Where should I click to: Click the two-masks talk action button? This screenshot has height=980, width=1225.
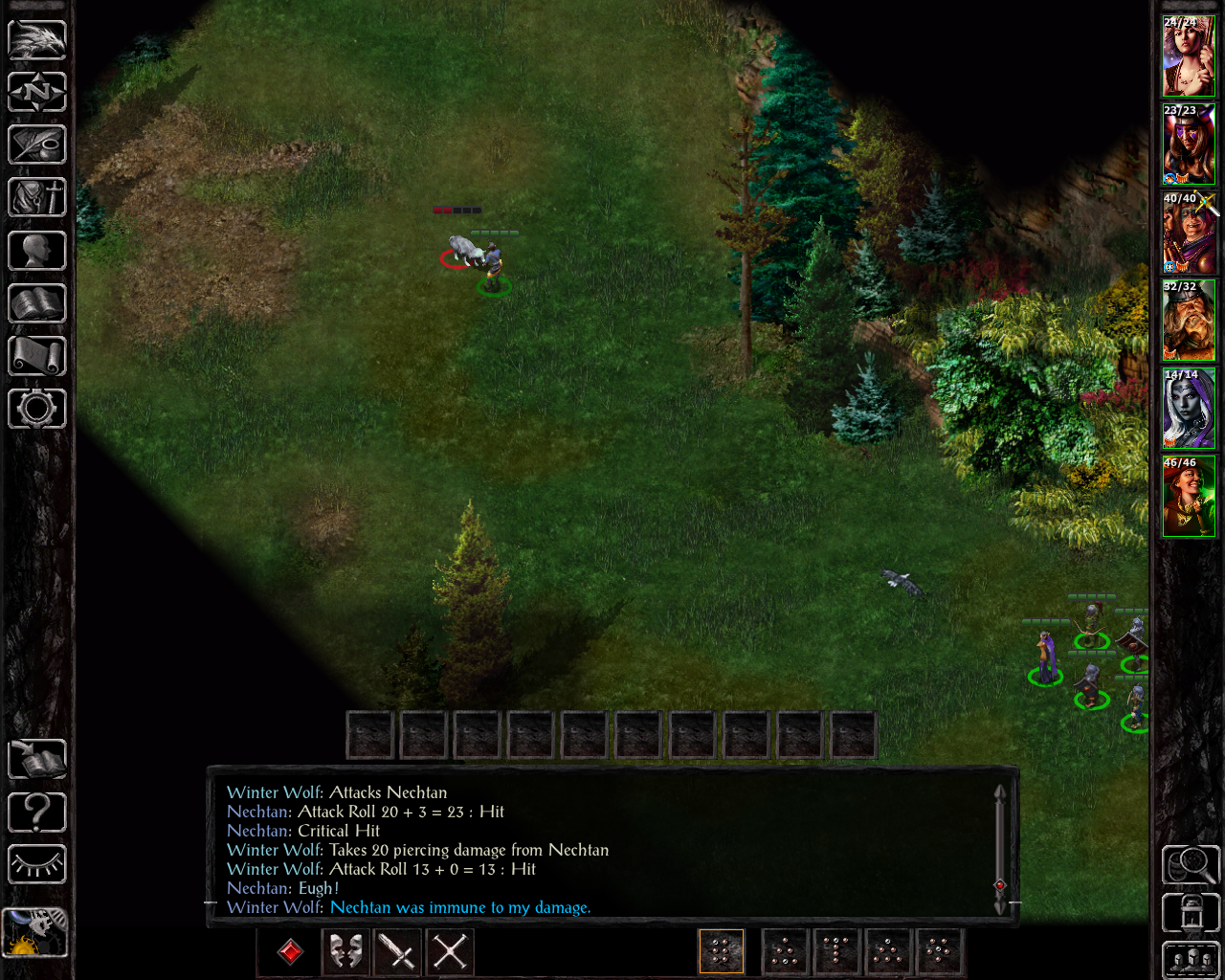345,952
